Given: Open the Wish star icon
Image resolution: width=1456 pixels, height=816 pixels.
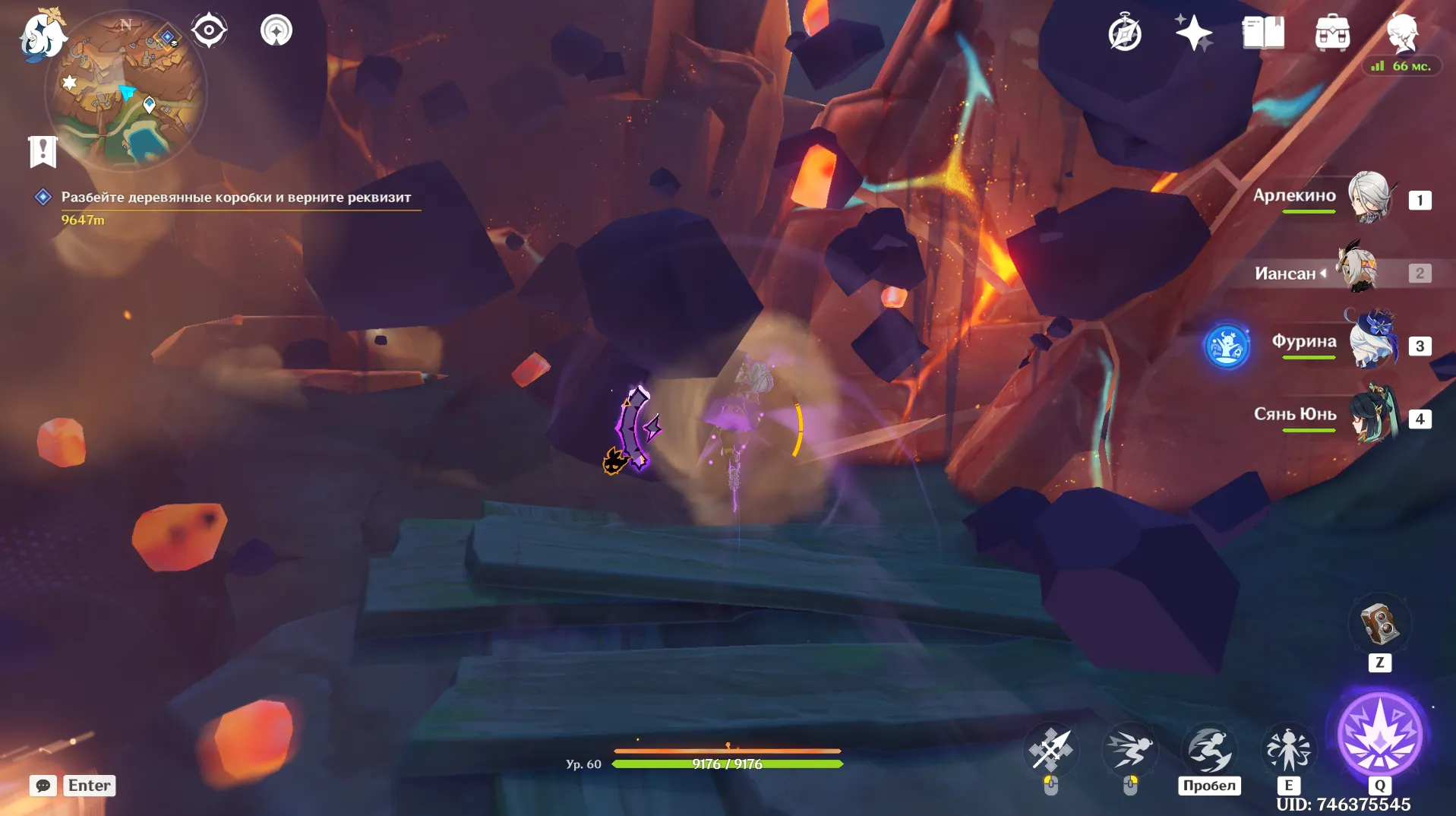Looking at the screenshot, I should (x=1194, y=33).
